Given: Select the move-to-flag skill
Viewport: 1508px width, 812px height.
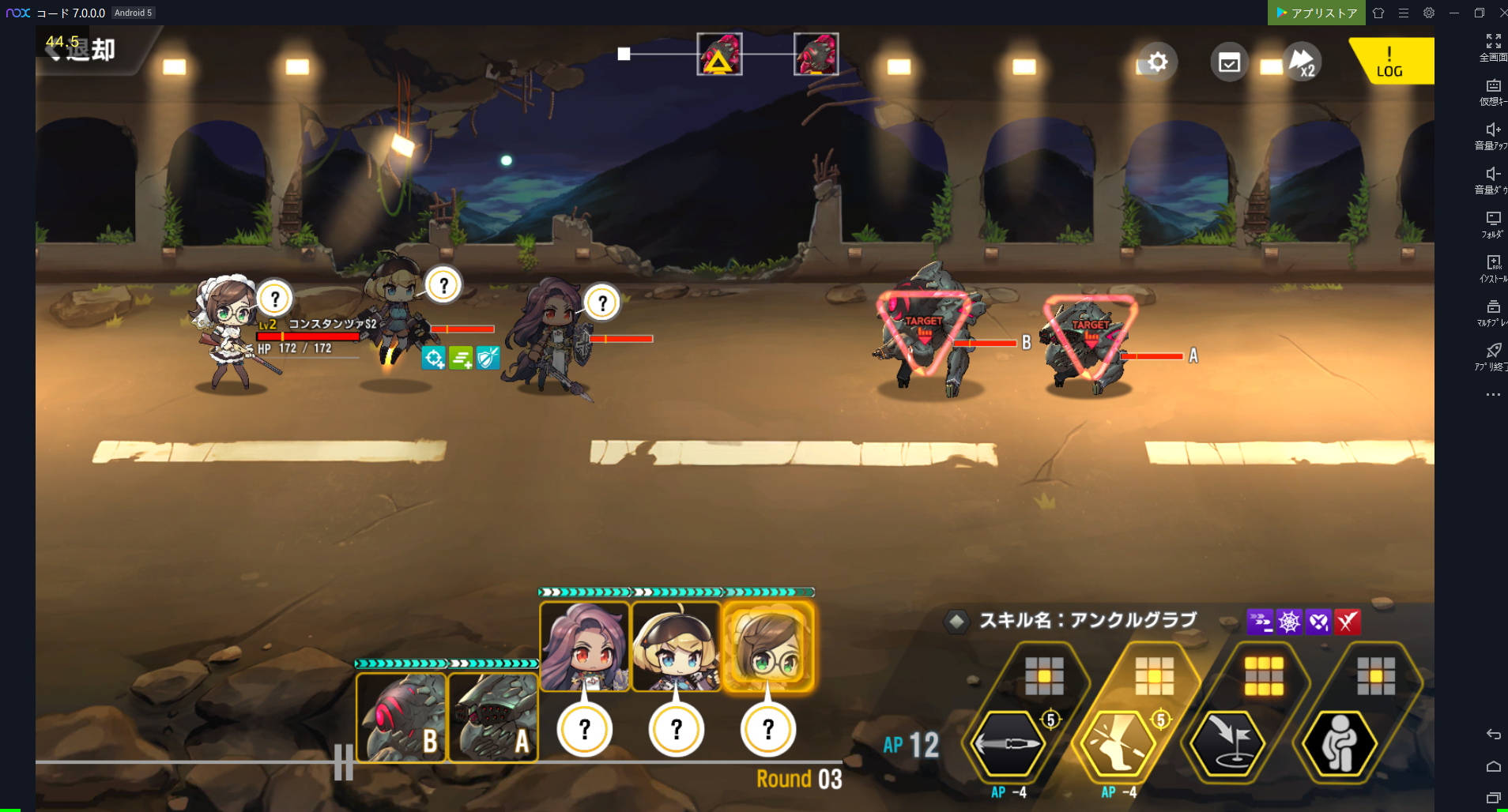Looking at the screenshot, I should [1227, 743].
